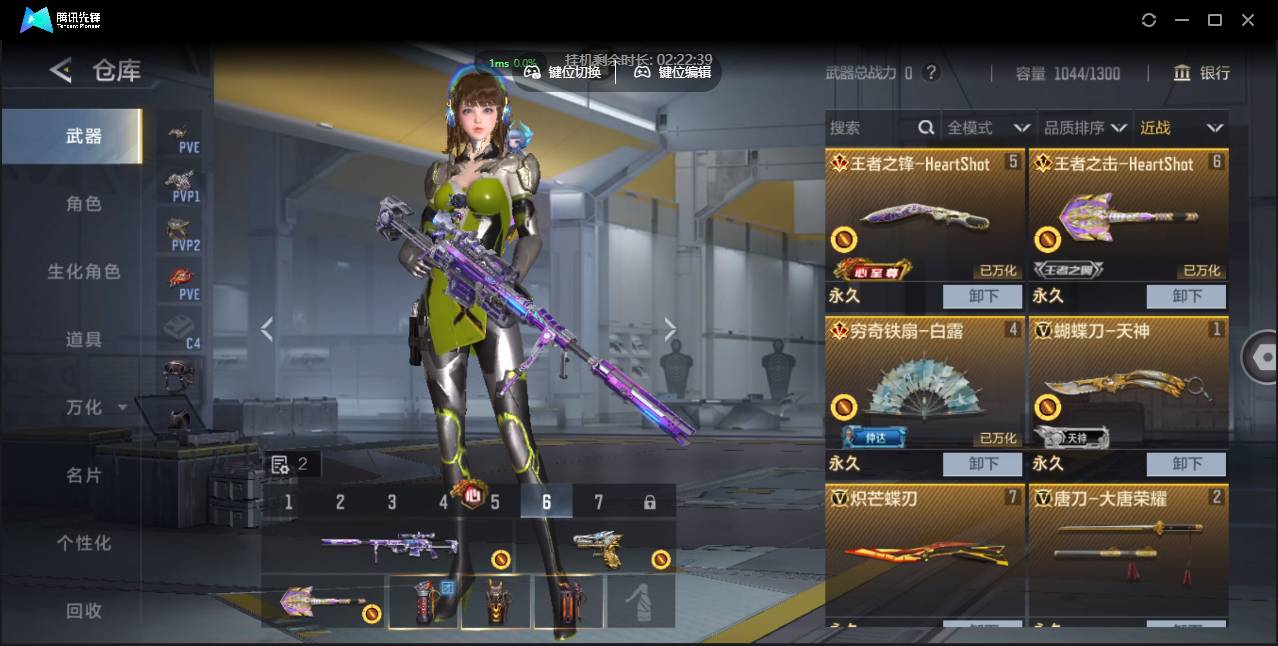Open the 全模式 mode filter dropdown
1278x646 pixels.
(988, 128)
